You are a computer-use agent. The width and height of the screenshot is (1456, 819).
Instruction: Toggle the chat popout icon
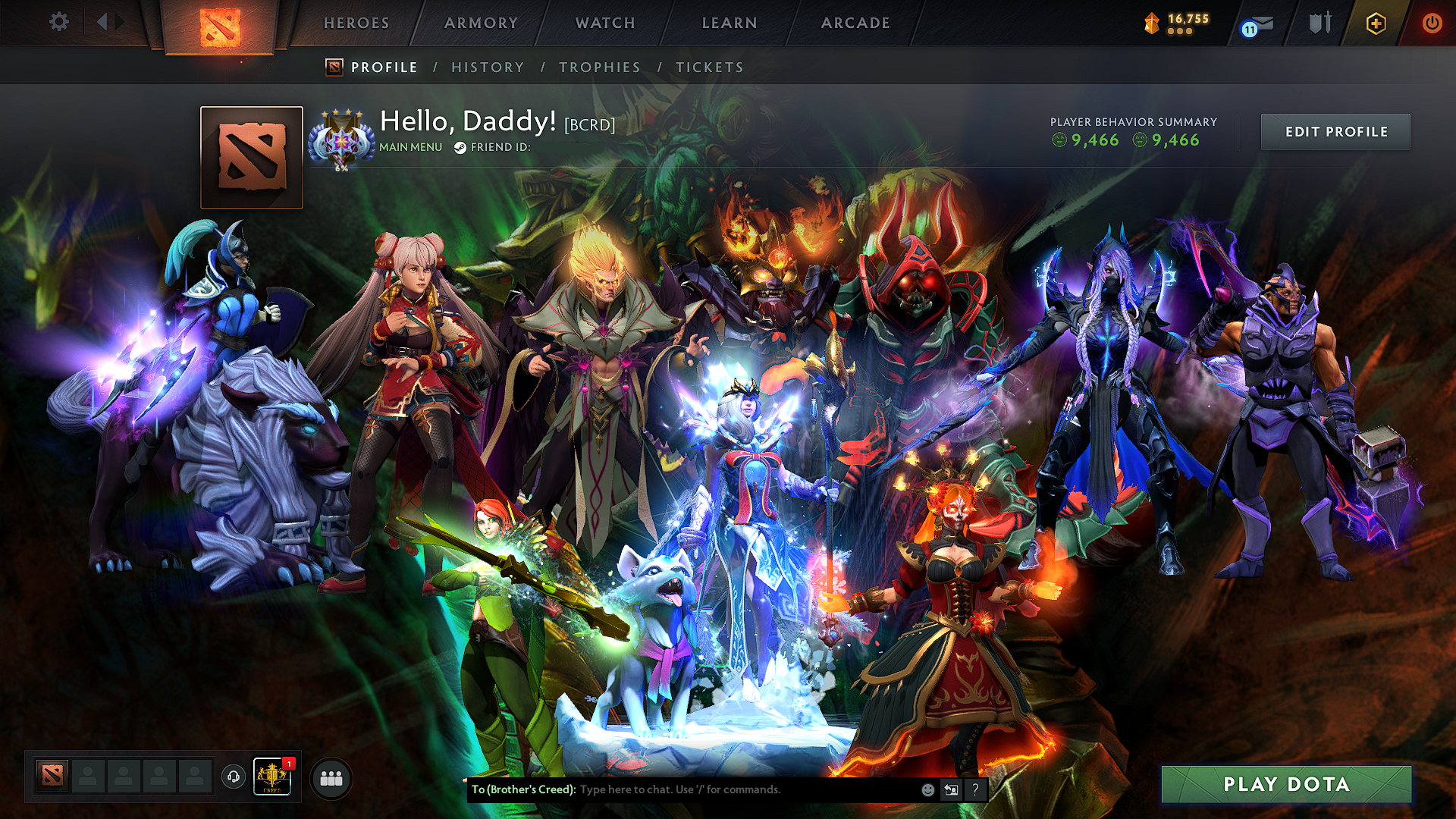click(951, 789)
